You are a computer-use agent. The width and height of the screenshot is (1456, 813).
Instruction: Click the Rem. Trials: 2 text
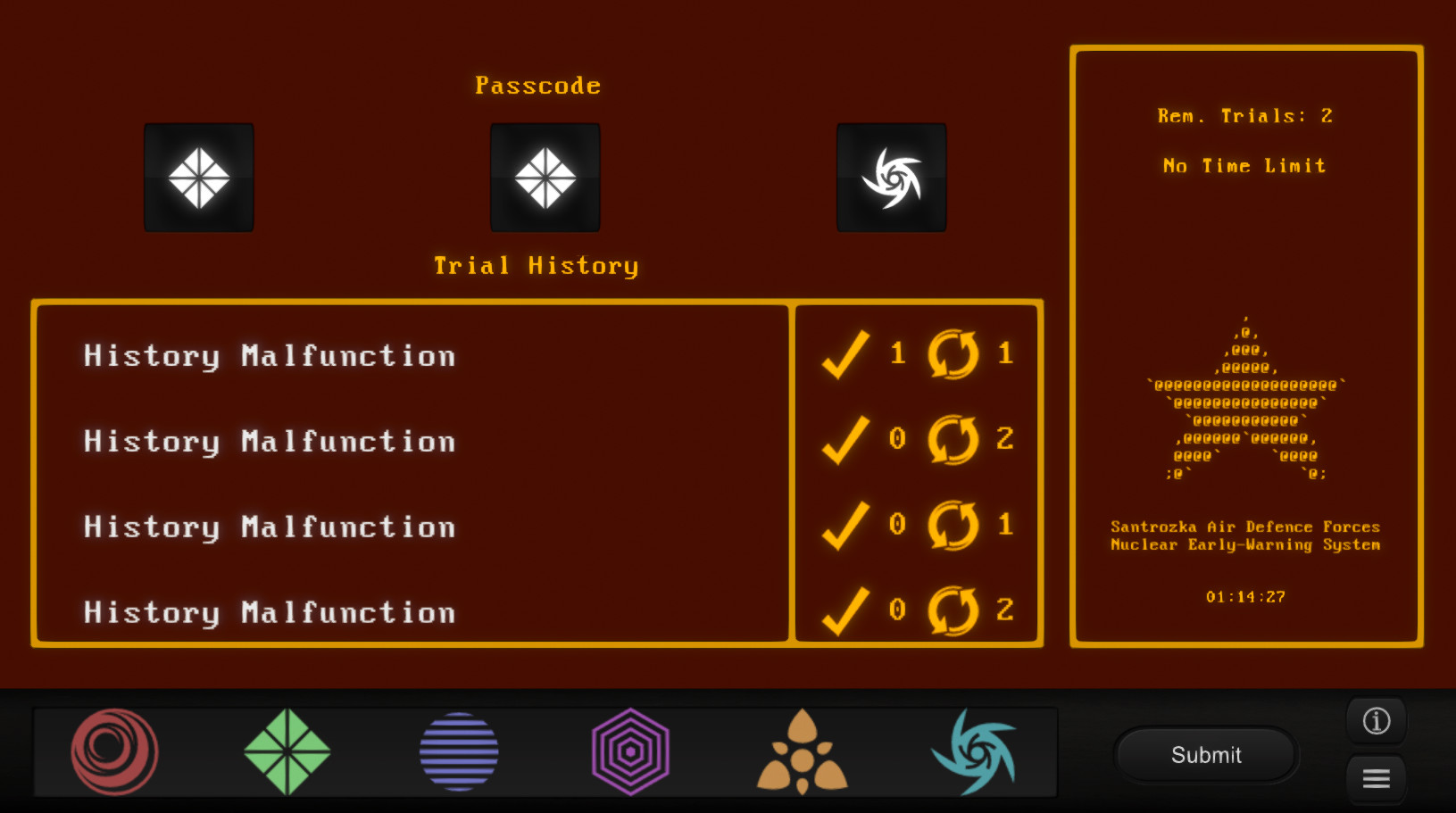[1244, 114]
